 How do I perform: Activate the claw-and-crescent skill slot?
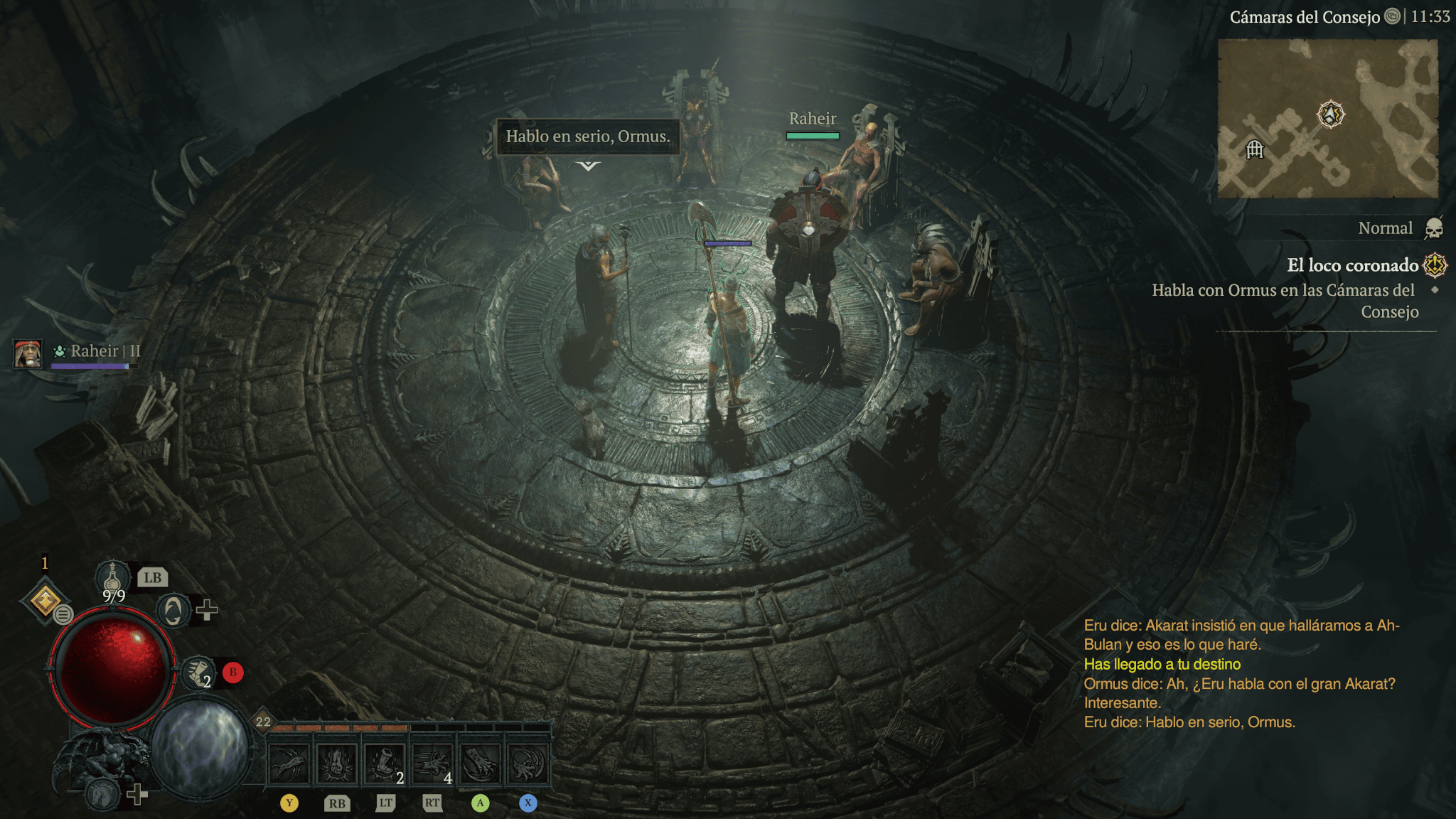[528, 764]
